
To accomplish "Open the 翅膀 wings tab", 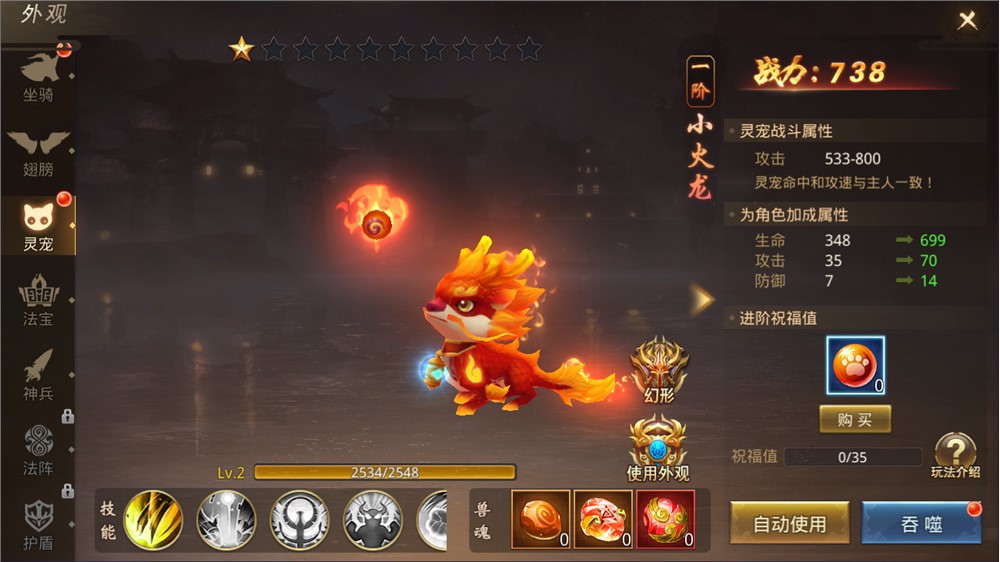I will pyautogui.click(x=38, y=153).
